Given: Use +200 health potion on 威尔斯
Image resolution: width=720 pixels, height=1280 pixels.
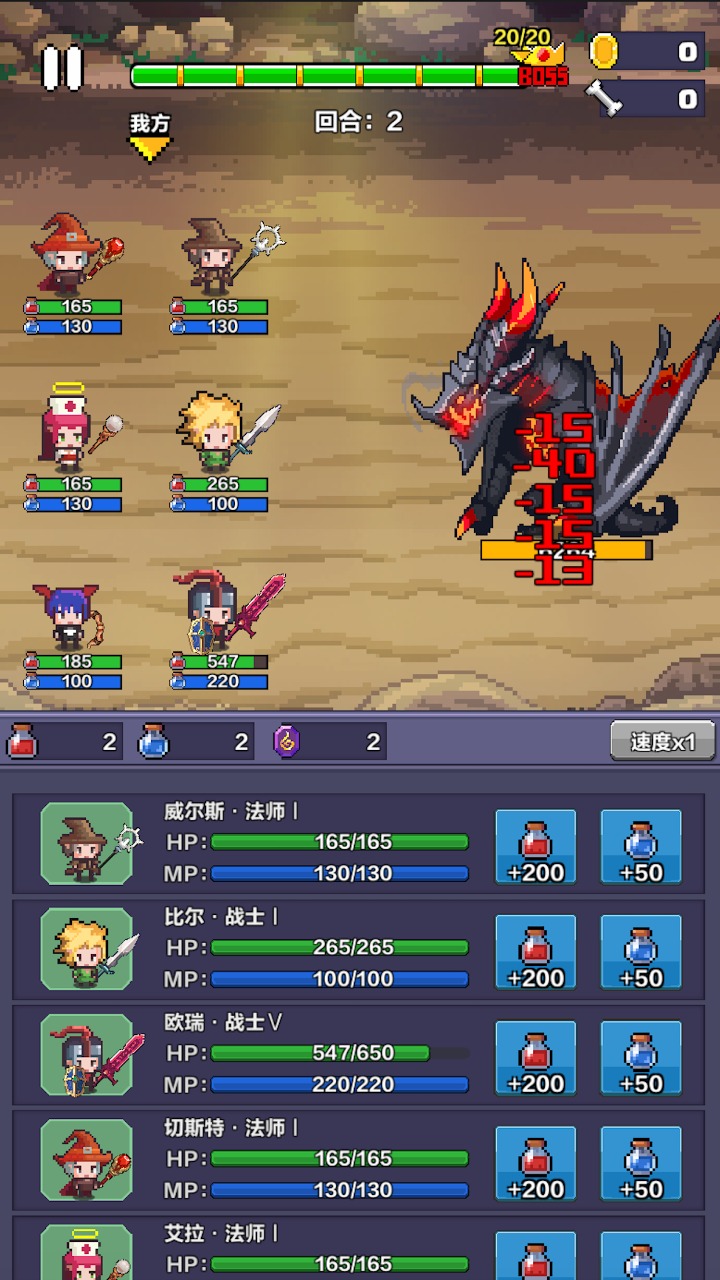Looking at the screenshot, I should click(536, 848).
